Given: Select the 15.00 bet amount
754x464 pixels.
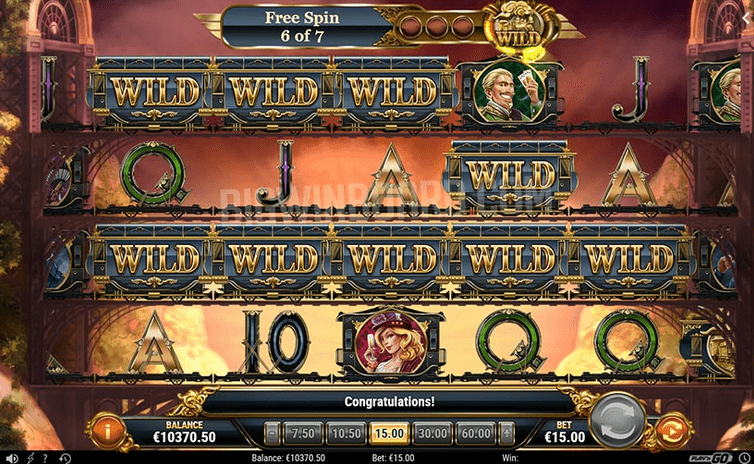Looking at the screenshot, I should point(388,433).
